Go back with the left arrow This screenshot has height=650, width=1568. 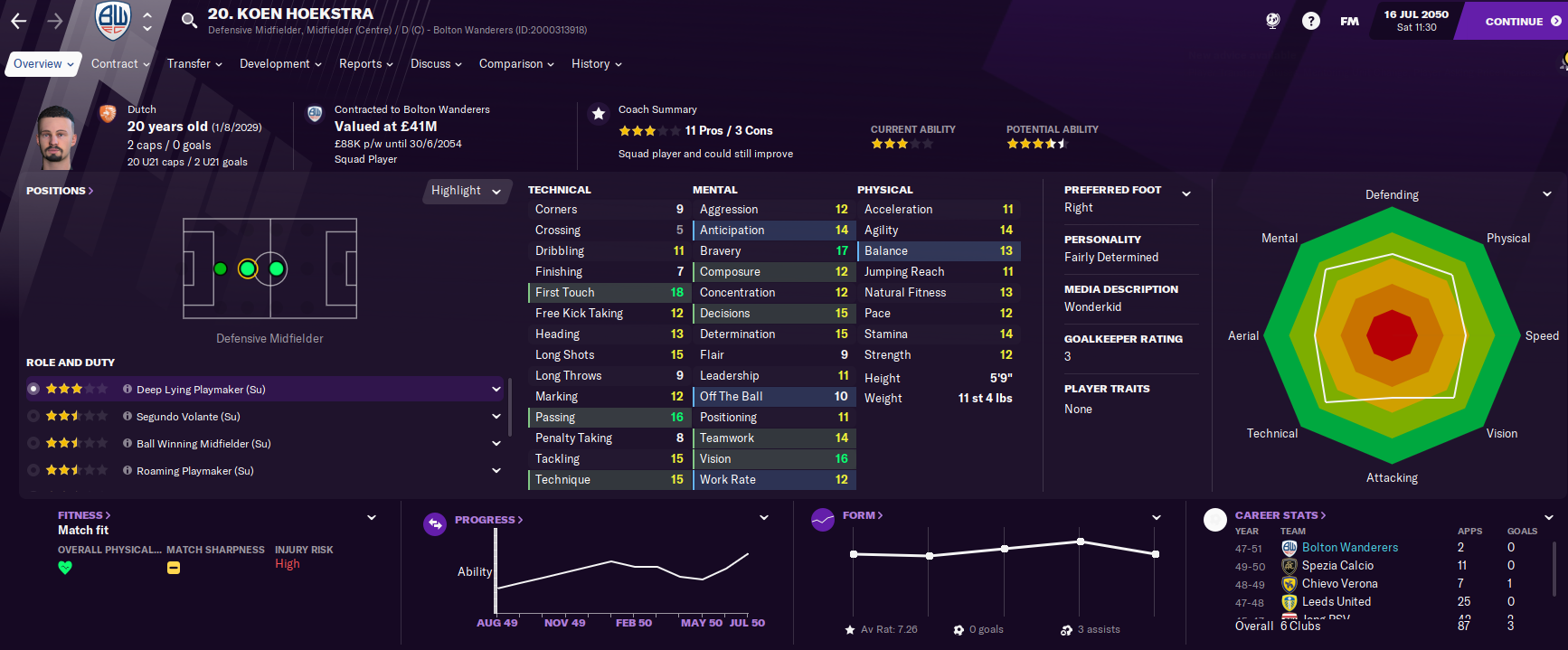(19, 21)
